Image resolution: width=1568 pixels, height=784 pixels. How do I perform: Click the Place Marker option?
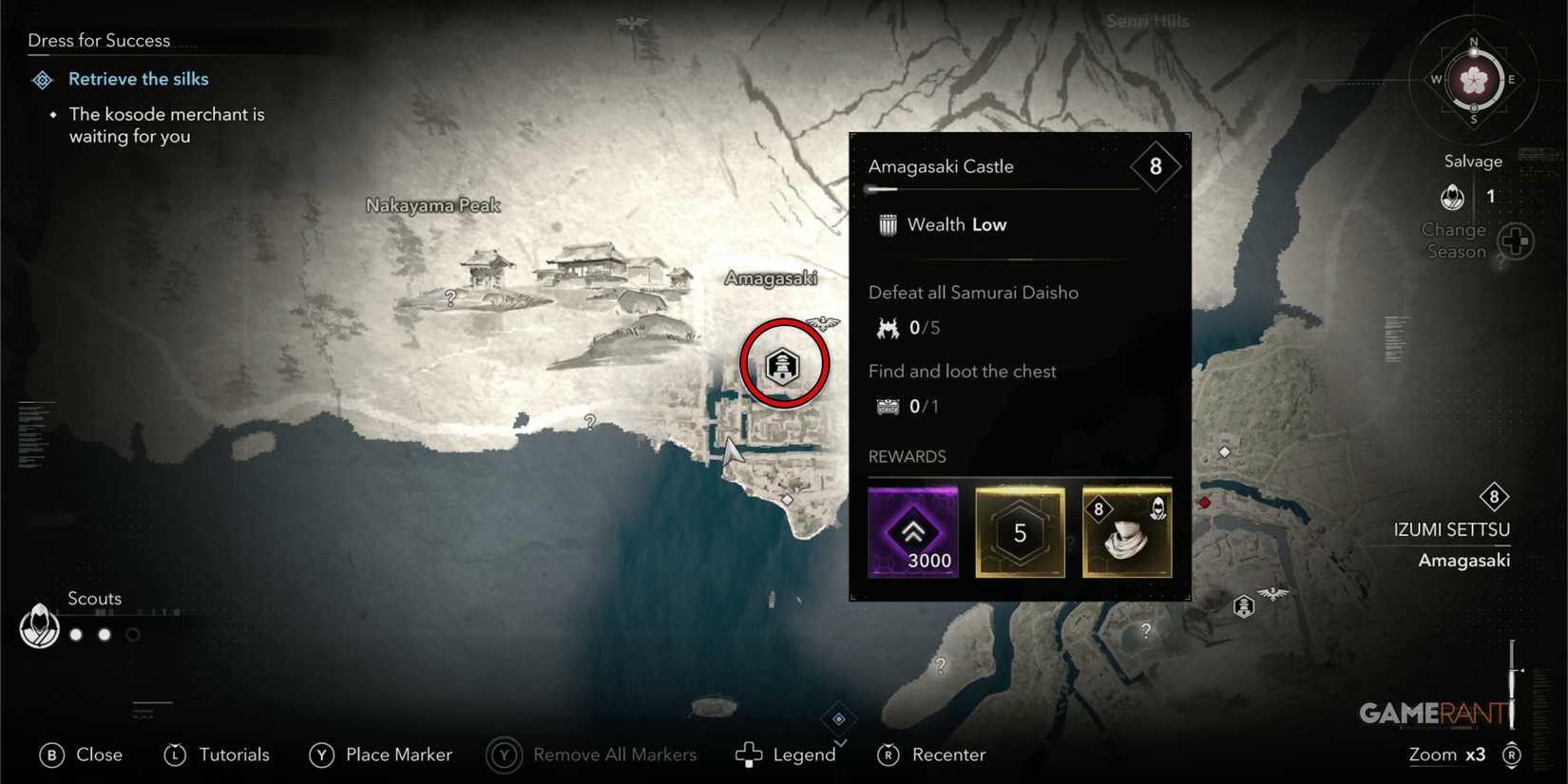coord(380,754)
